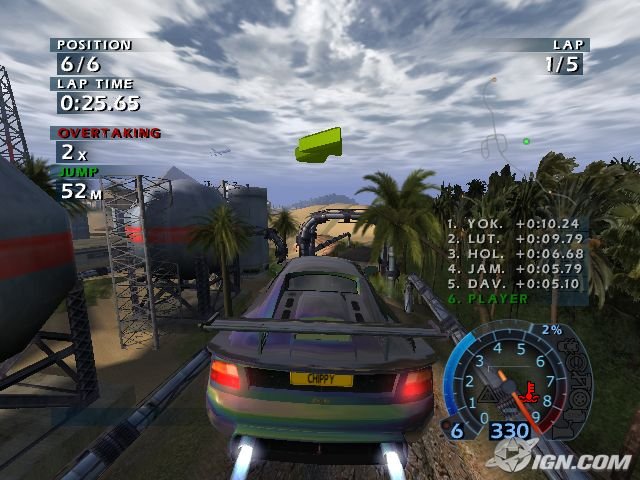The image size is (640, 480).
Task: Select the LUT. standings entry
Action: (x=513, y=239)
